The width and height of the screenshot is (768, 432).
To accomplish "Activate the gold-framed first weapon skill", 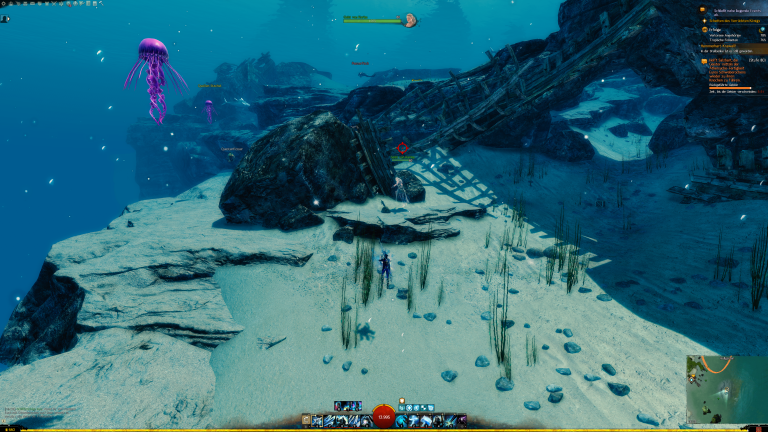I will click(318, 421).
